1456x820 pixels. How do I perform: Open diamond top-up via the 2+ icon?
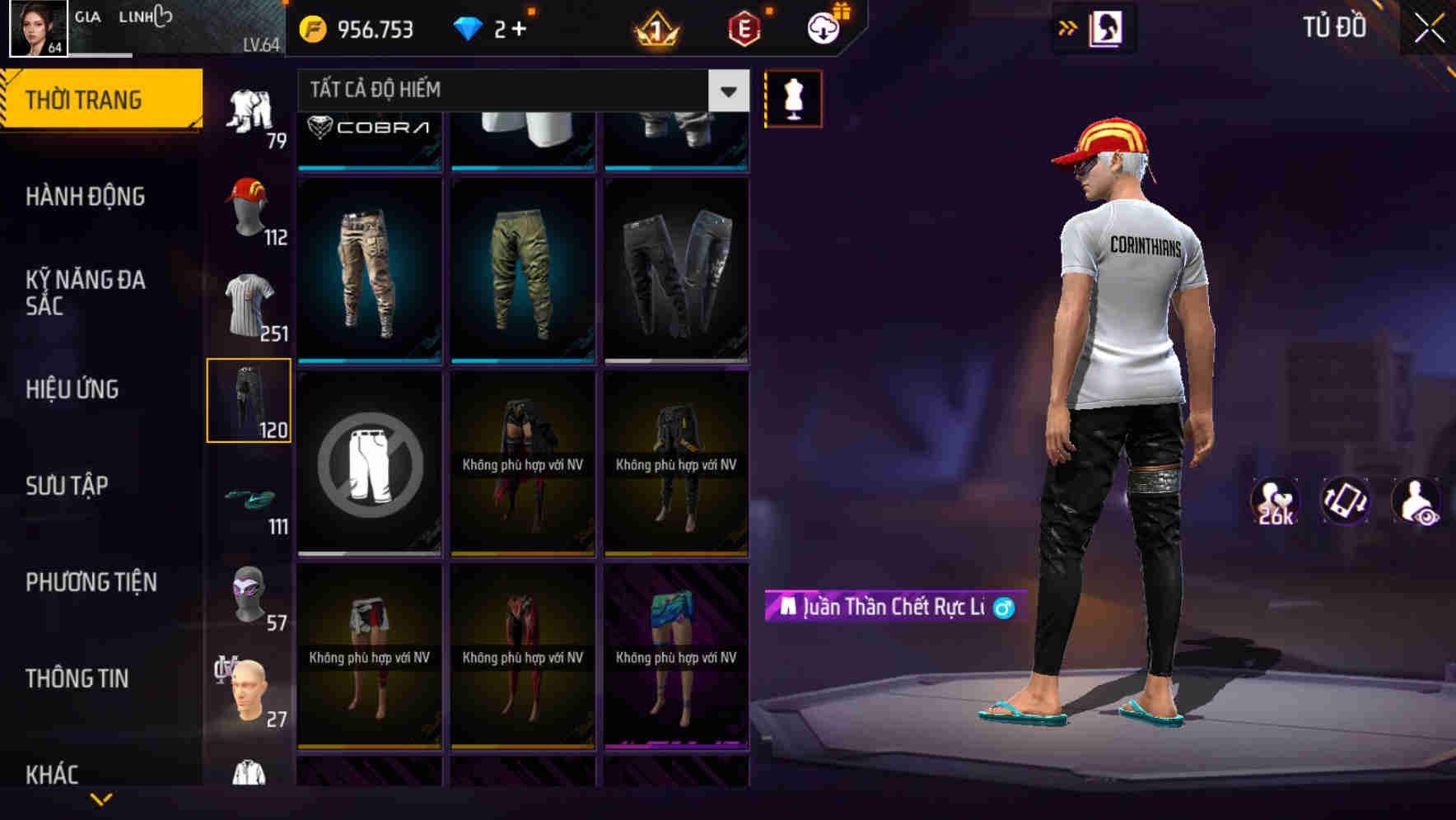click(488, 29)
